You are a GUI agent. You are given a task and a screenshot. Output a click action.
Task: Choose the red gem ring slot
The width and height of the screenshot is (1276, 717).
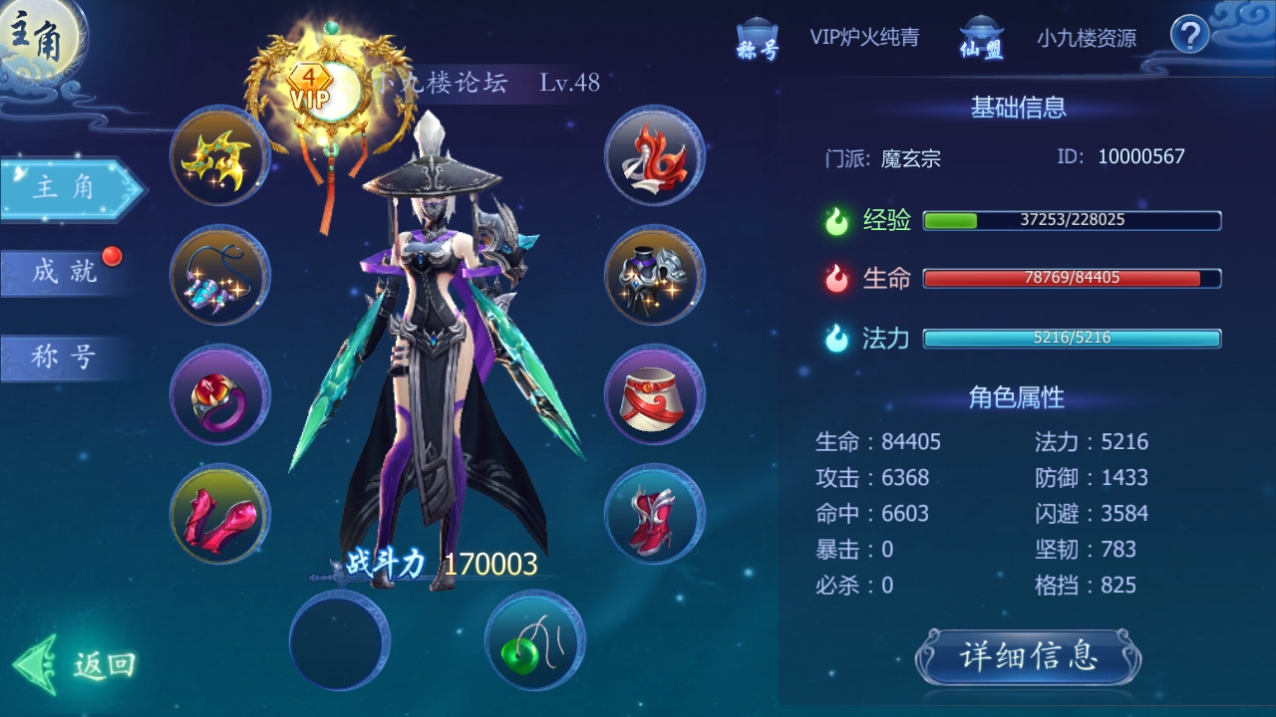[x=220, y=395]
